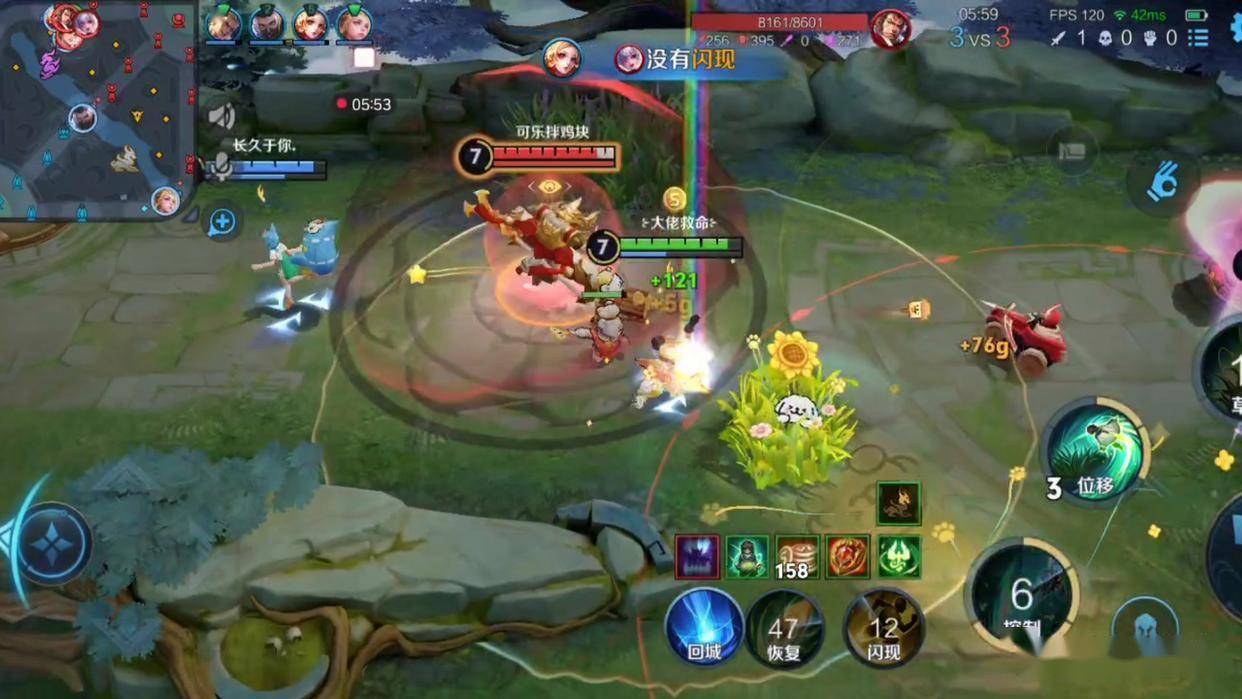Open the scoreboard list icon
Viewport: 1242px width, 699px height.
(x=1198, y=38)
